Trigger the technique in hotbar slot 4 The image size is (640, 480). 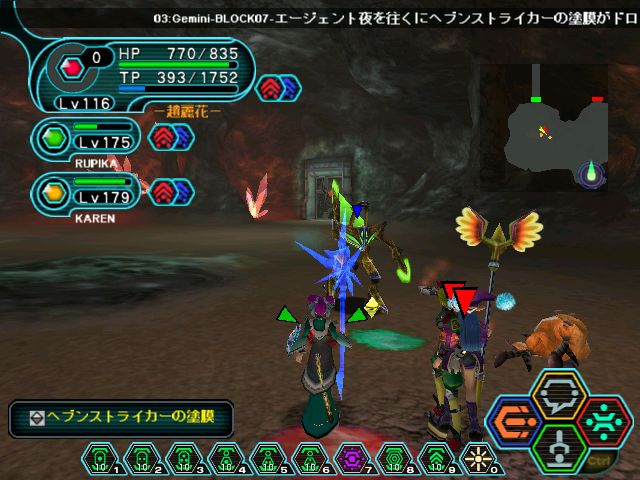[225, 459]
